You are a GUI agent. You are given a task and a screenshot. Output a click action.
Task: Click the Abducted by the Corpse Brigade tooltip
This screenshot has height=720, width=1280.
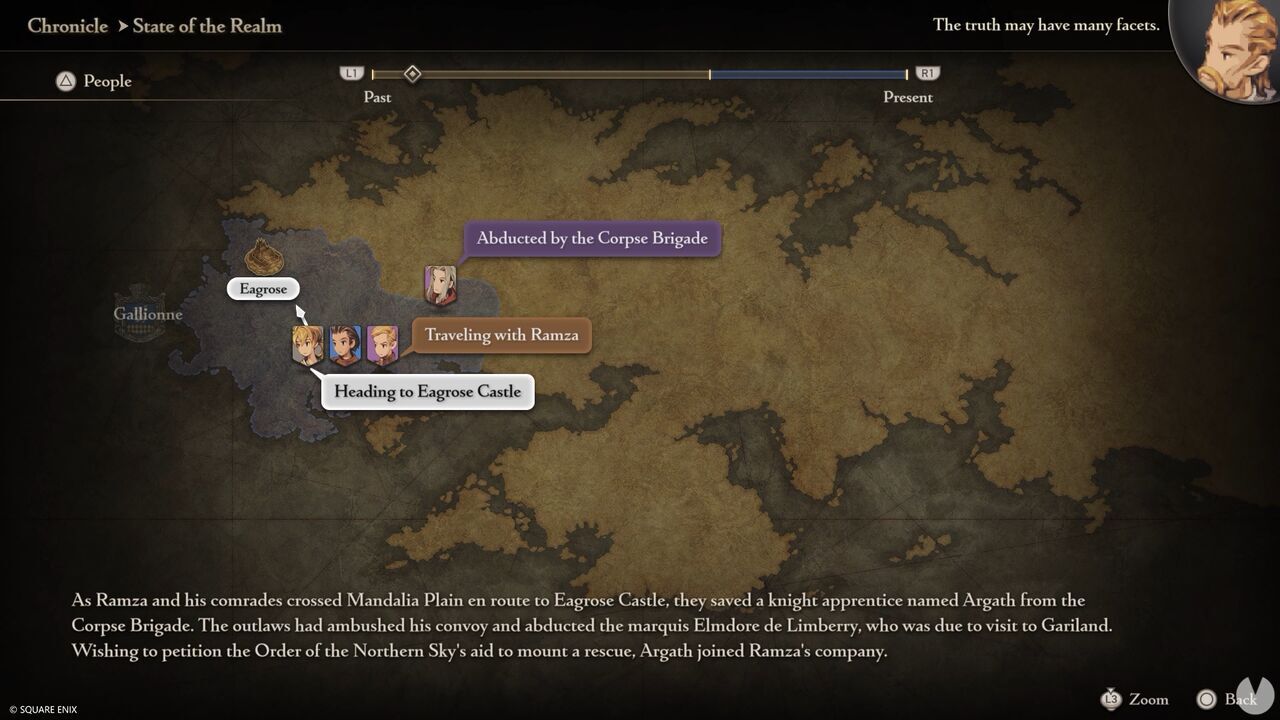[x=591, y=238]
